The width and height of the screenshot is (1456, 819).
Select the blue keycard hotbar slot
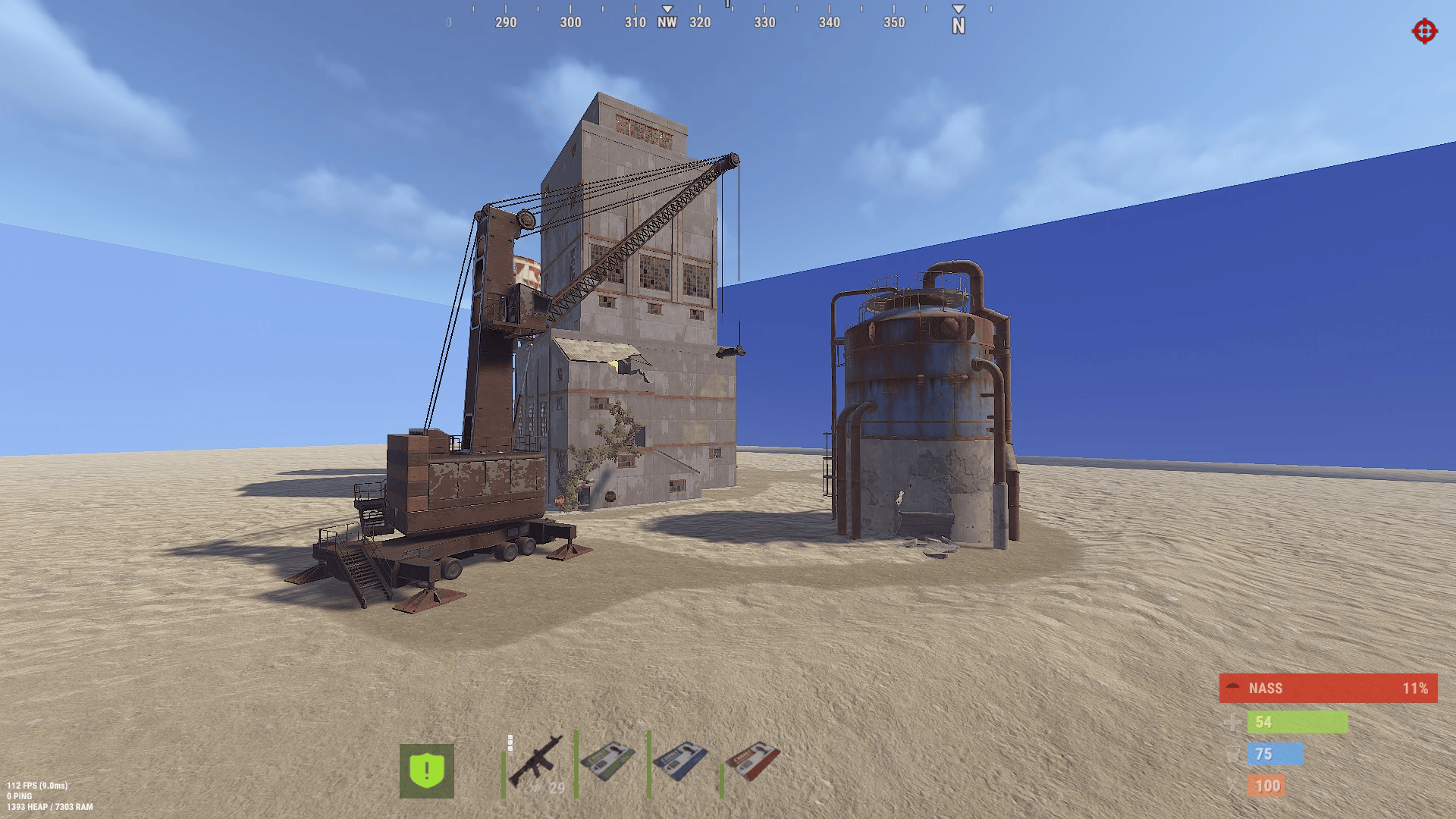coord(682,762)
